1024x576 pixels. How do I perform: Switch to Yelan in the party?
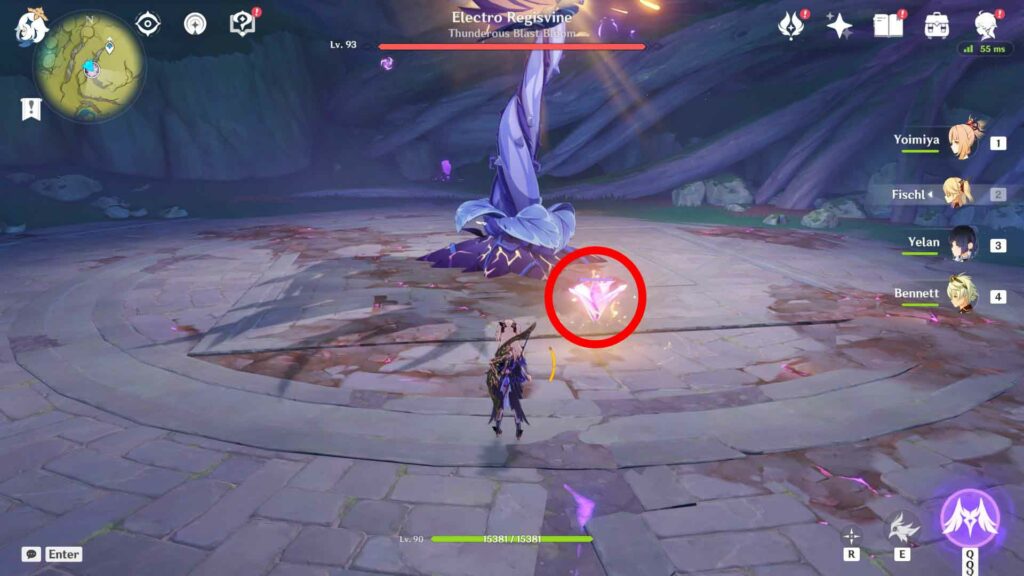[x=960, y=244]
